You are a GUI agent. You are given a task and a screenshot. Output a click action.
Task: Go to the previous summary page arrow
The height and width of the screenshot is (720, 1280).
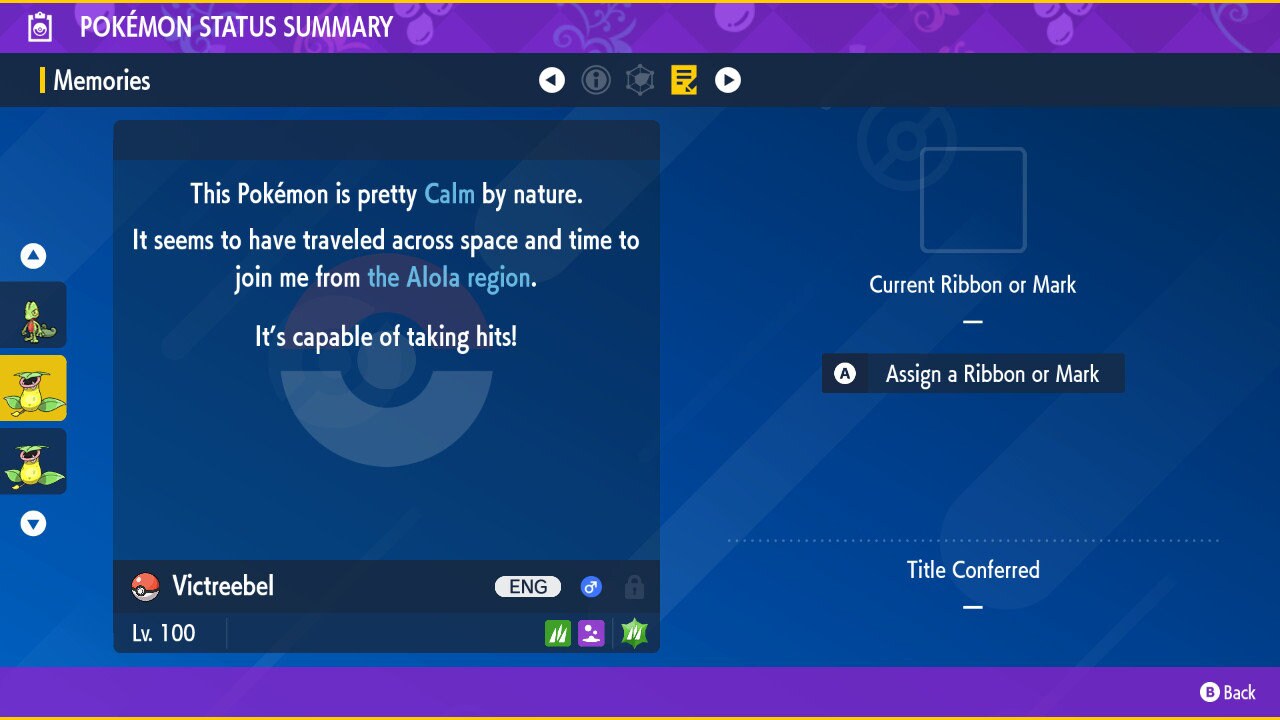click(552, 80)
